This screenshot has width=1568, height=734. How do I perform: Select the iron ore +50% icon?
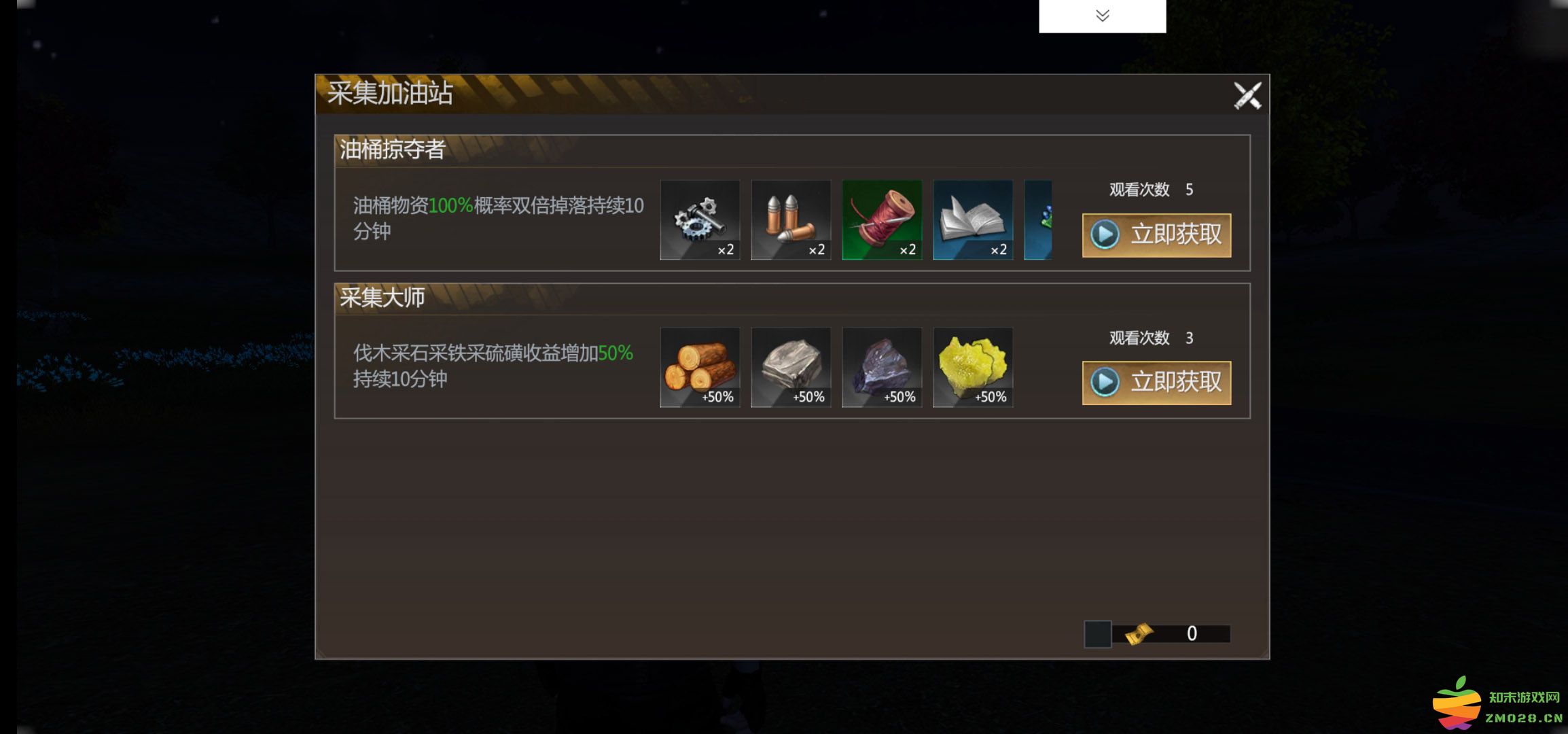pos(883,368)
